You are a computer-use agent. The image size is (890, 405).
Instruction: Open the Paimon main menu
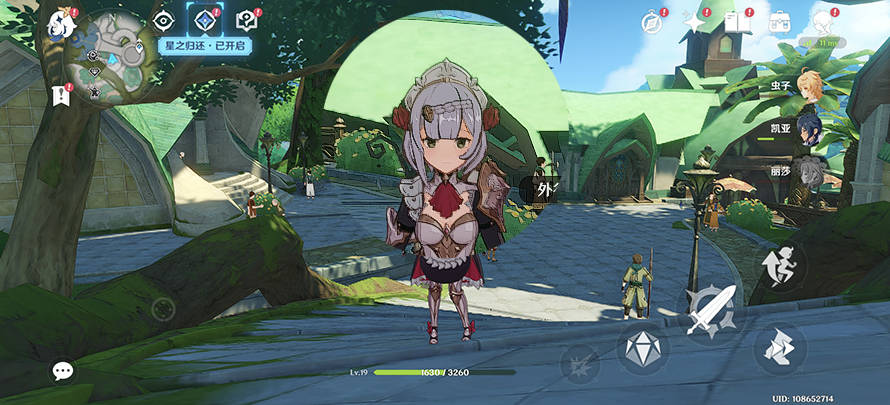(x=64, y=22)
